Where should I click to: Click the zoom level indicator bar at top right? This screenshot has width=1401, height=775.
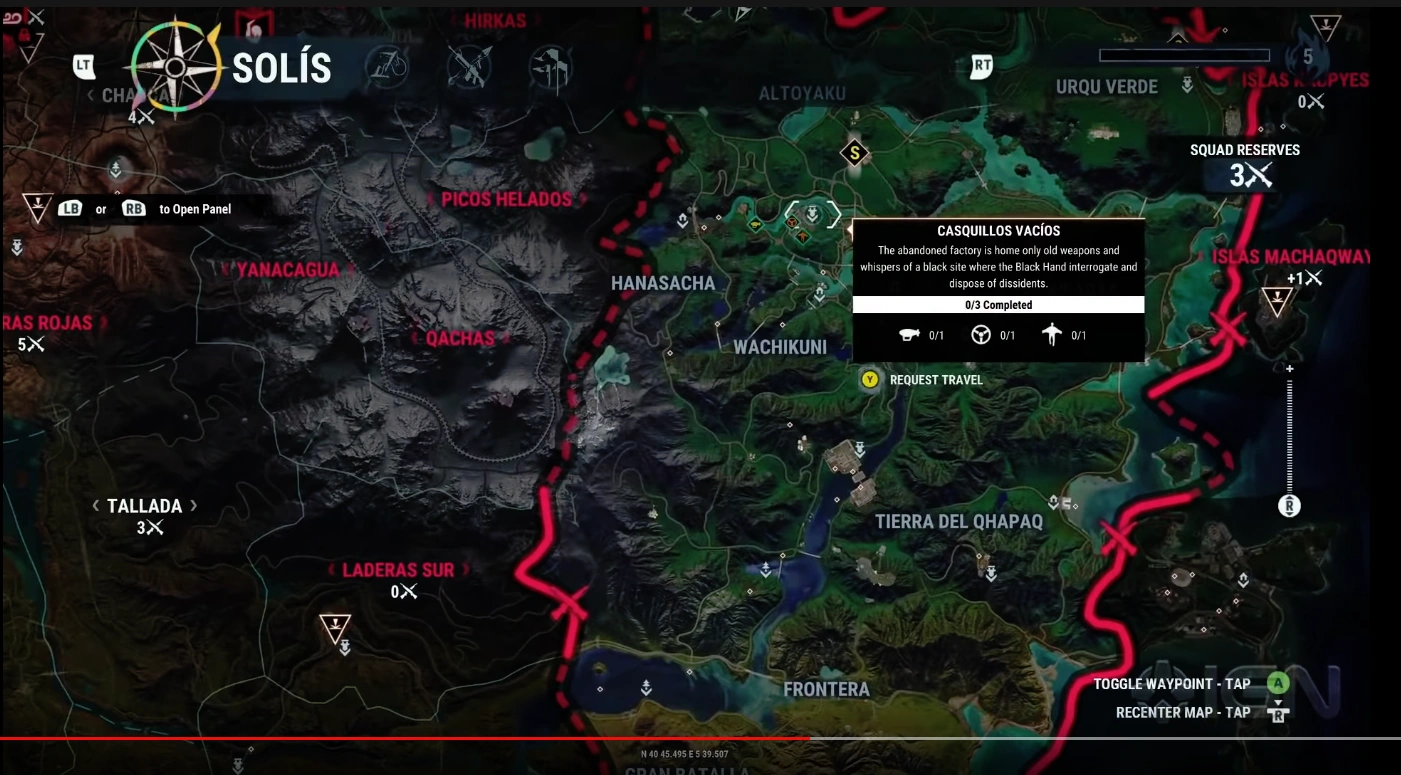click(1184, 57)
